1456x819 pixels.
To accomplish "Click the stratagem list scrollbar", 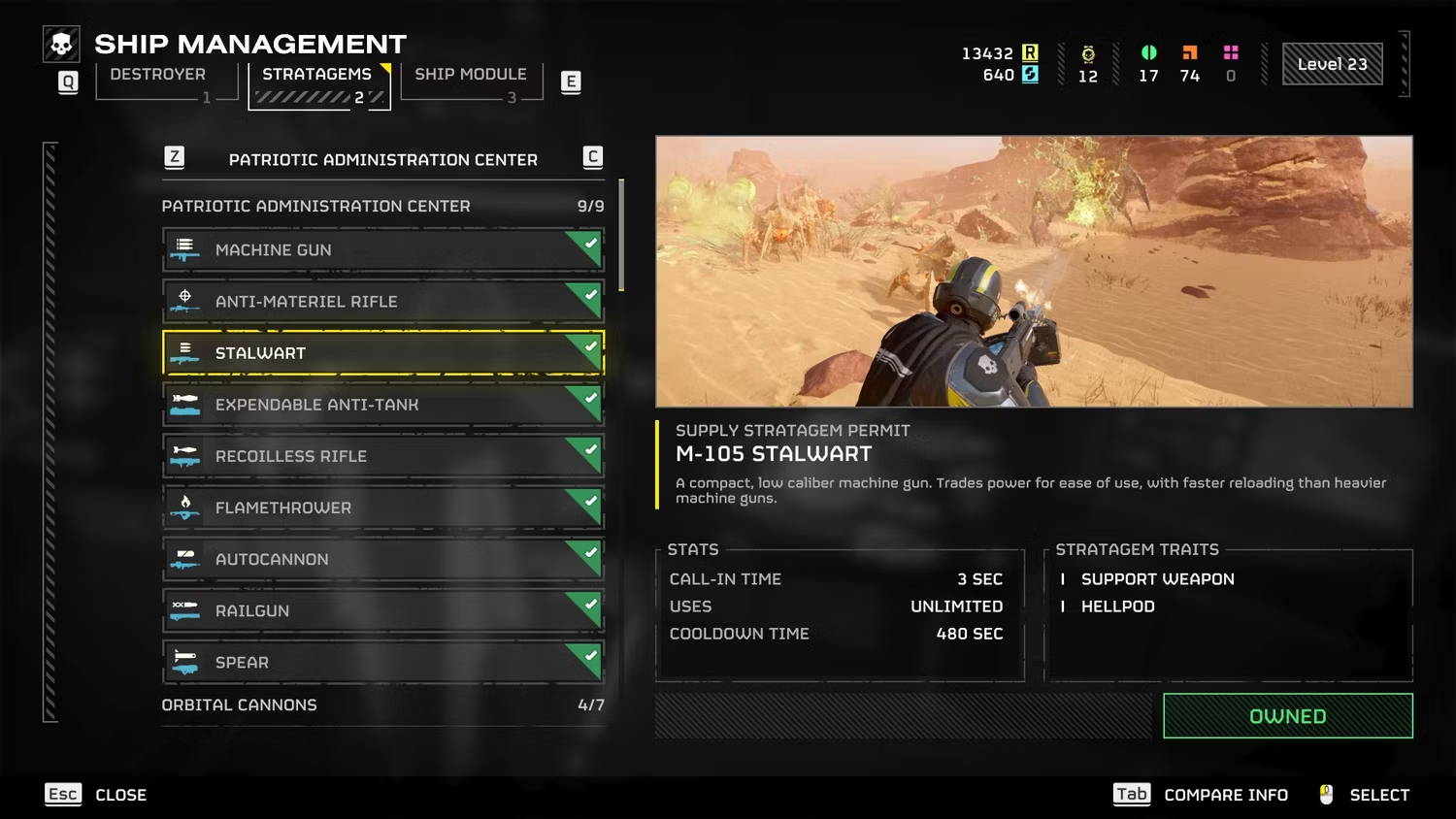I will (x=621, y=236).
